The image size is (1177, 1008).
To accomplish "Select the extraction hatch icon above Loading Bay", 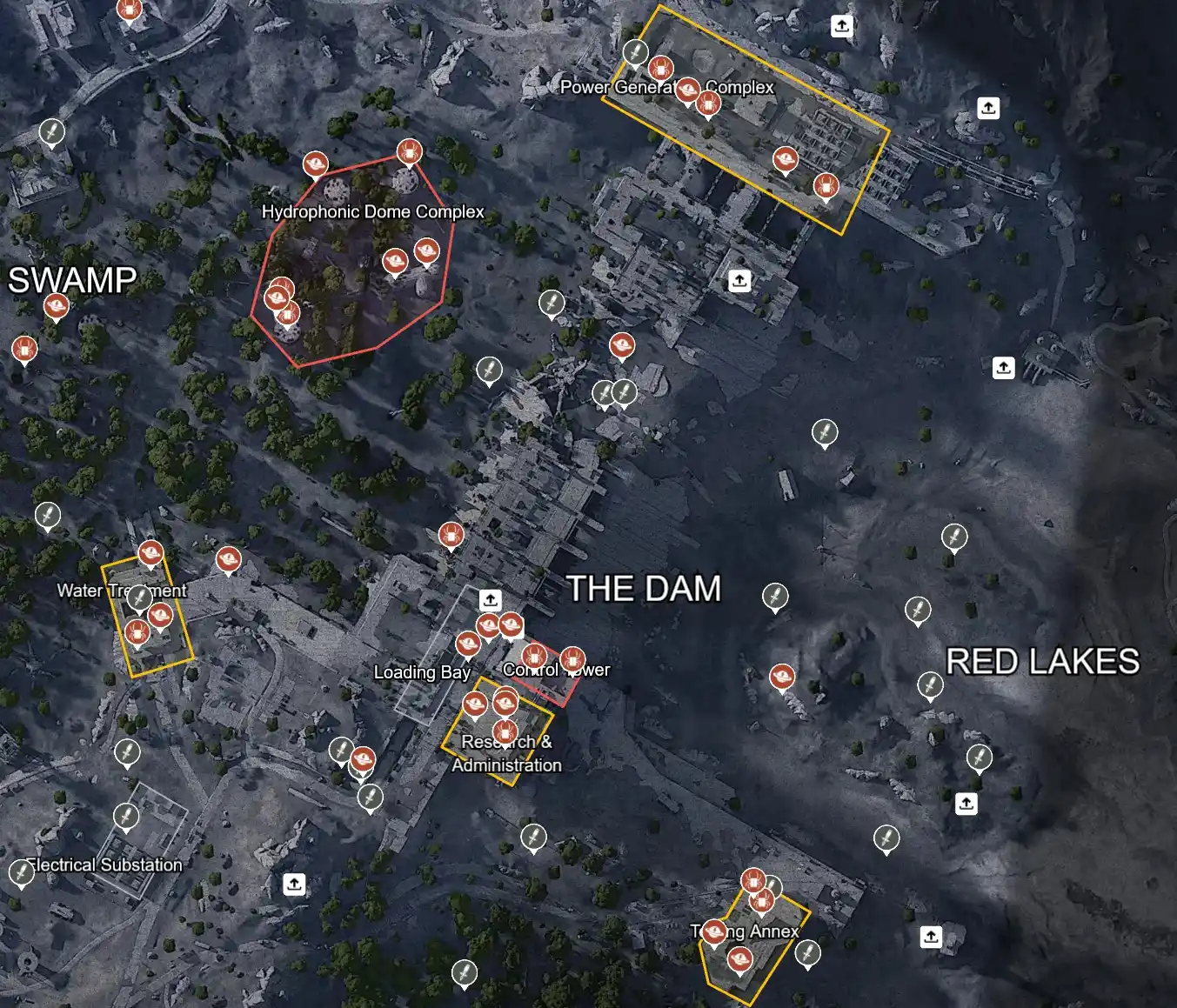I will [489, 598].
